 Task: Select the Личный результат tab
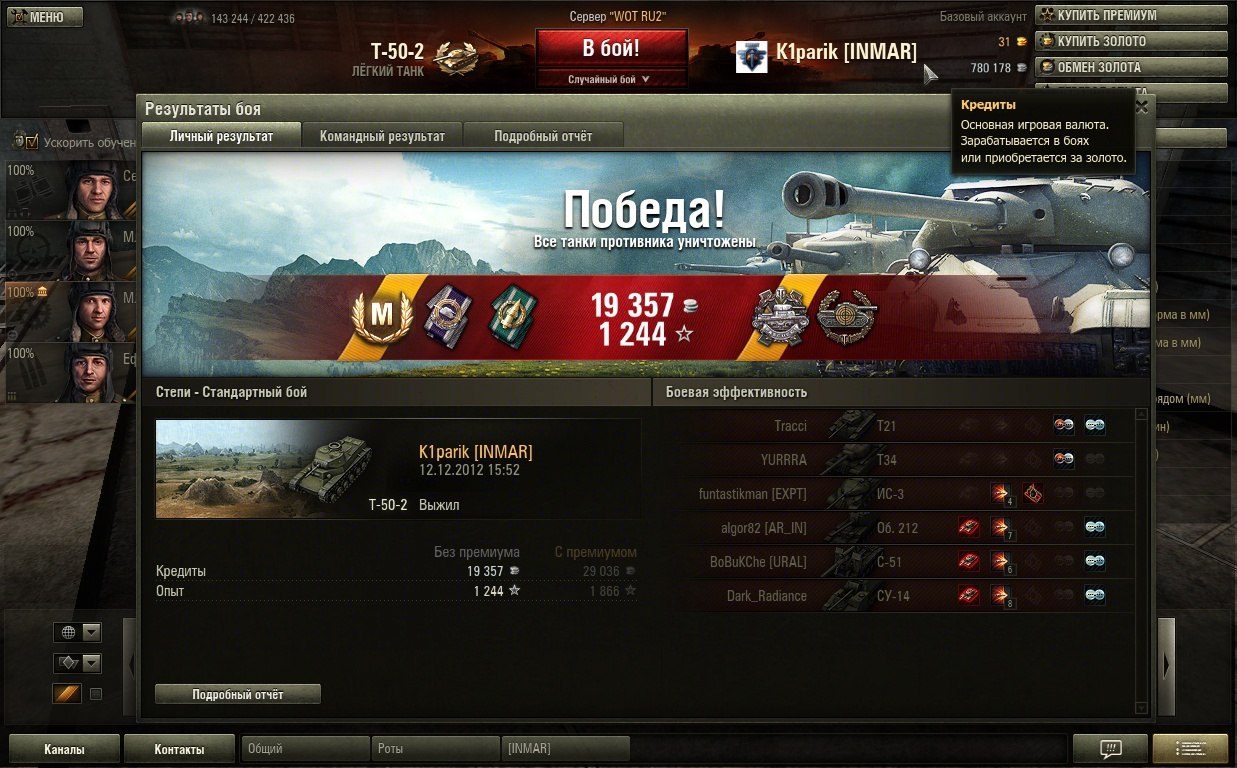pos(221,136)
